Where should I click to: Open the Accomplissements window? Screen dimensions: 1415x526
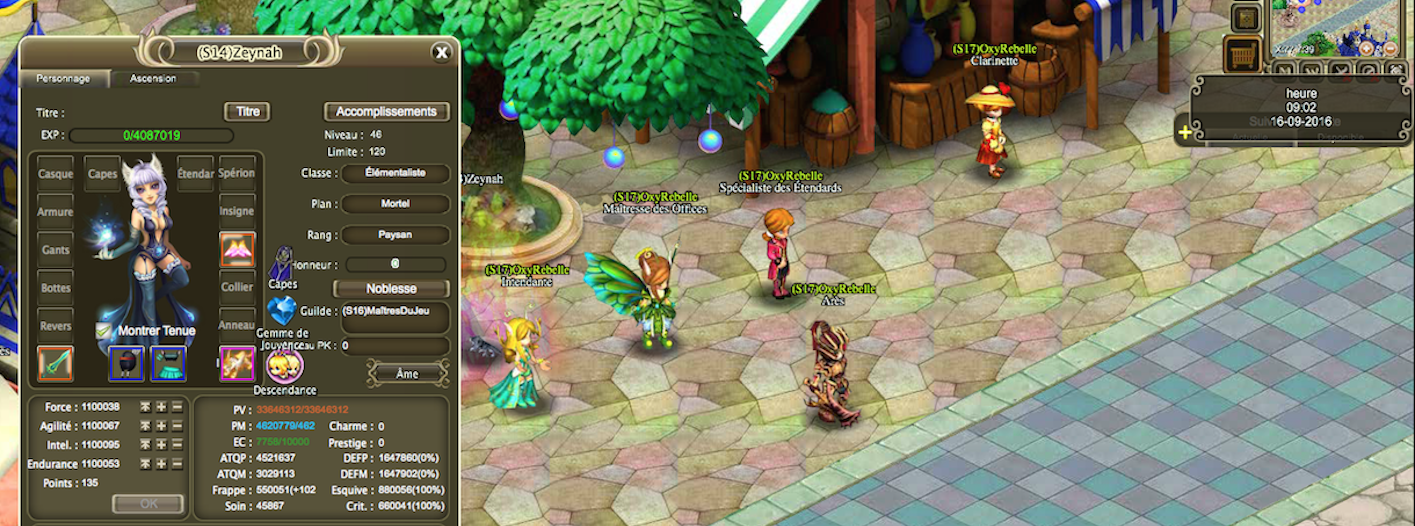[x=386, y=112]
